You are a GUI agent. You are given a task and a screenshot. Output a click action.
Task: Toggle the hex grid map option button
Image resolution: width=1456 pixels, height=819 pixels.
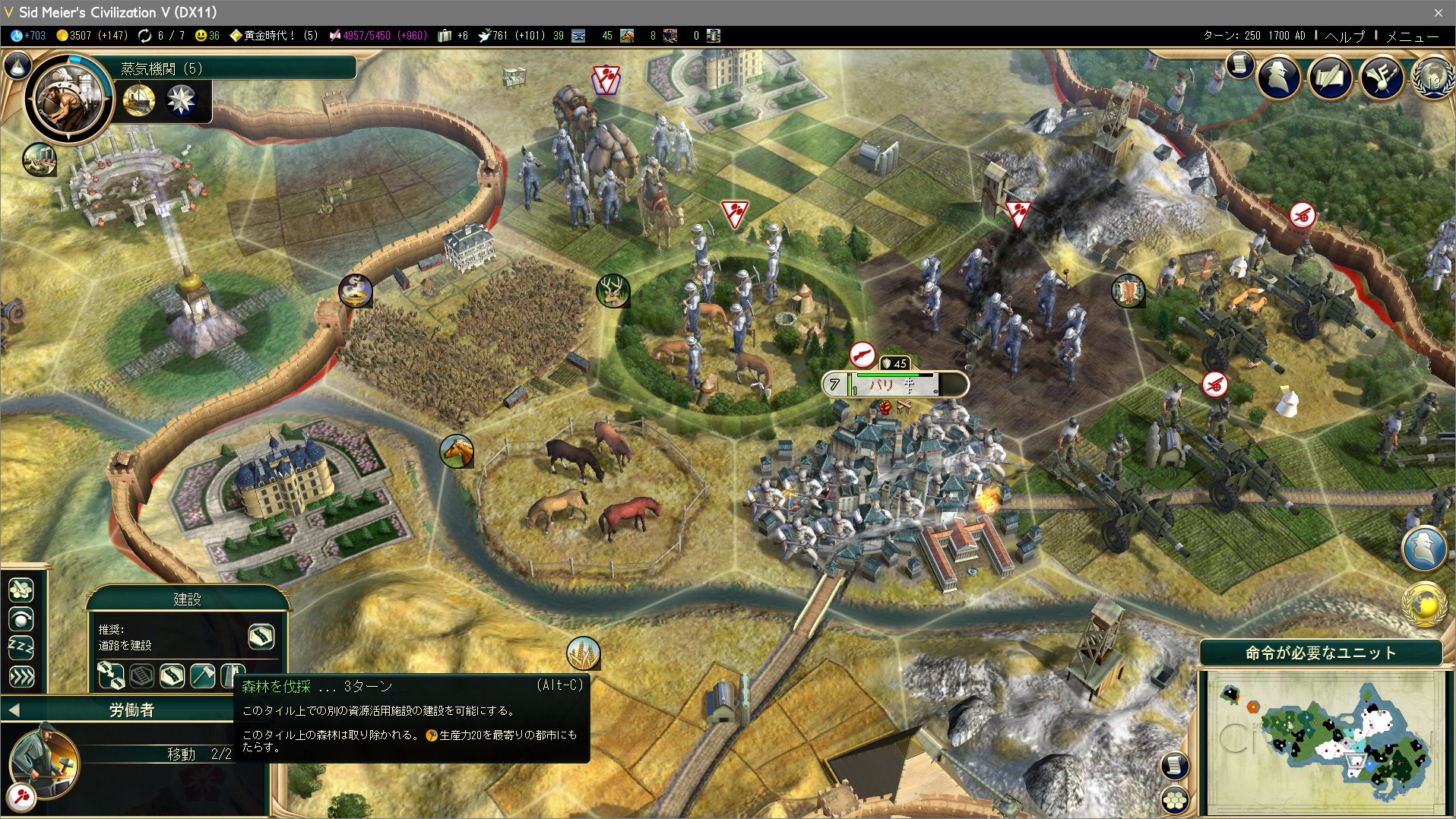[1175, 798]
